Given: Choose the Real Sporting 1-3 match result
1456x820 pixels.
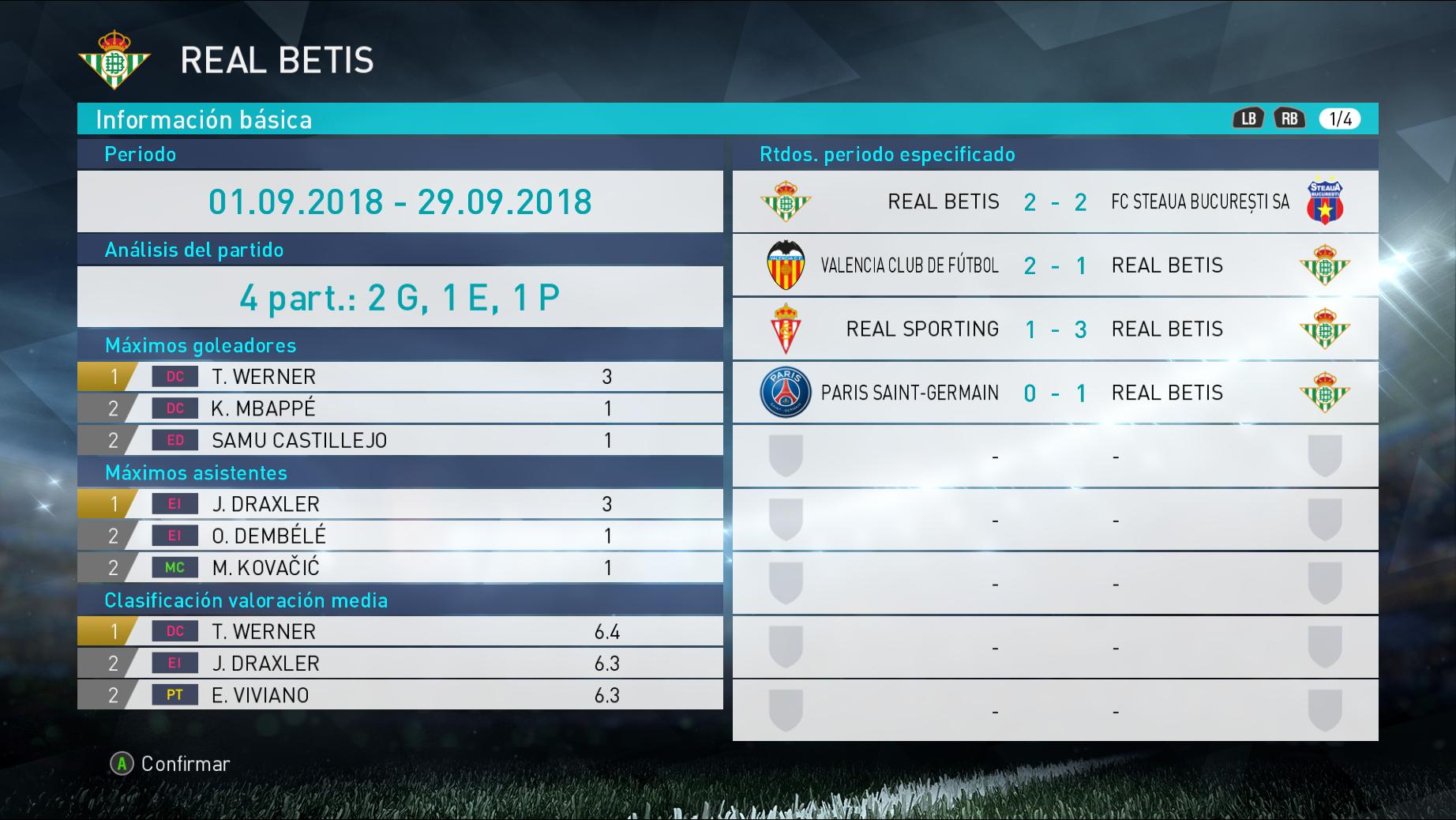Looking at the screenshot, I should click(x=1055, y=329).
